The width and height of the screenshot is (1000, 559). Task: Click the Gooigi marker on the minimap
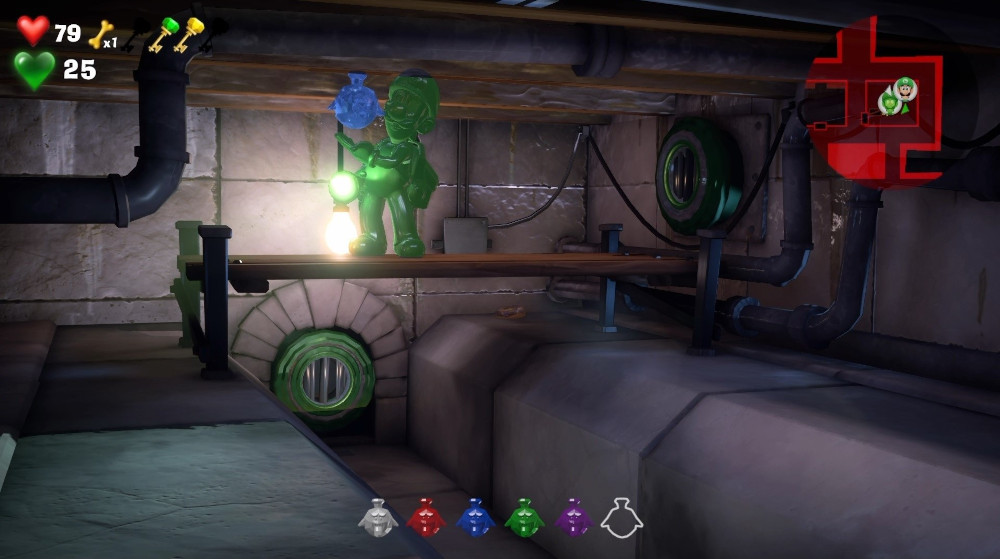[x=887, y=102]
